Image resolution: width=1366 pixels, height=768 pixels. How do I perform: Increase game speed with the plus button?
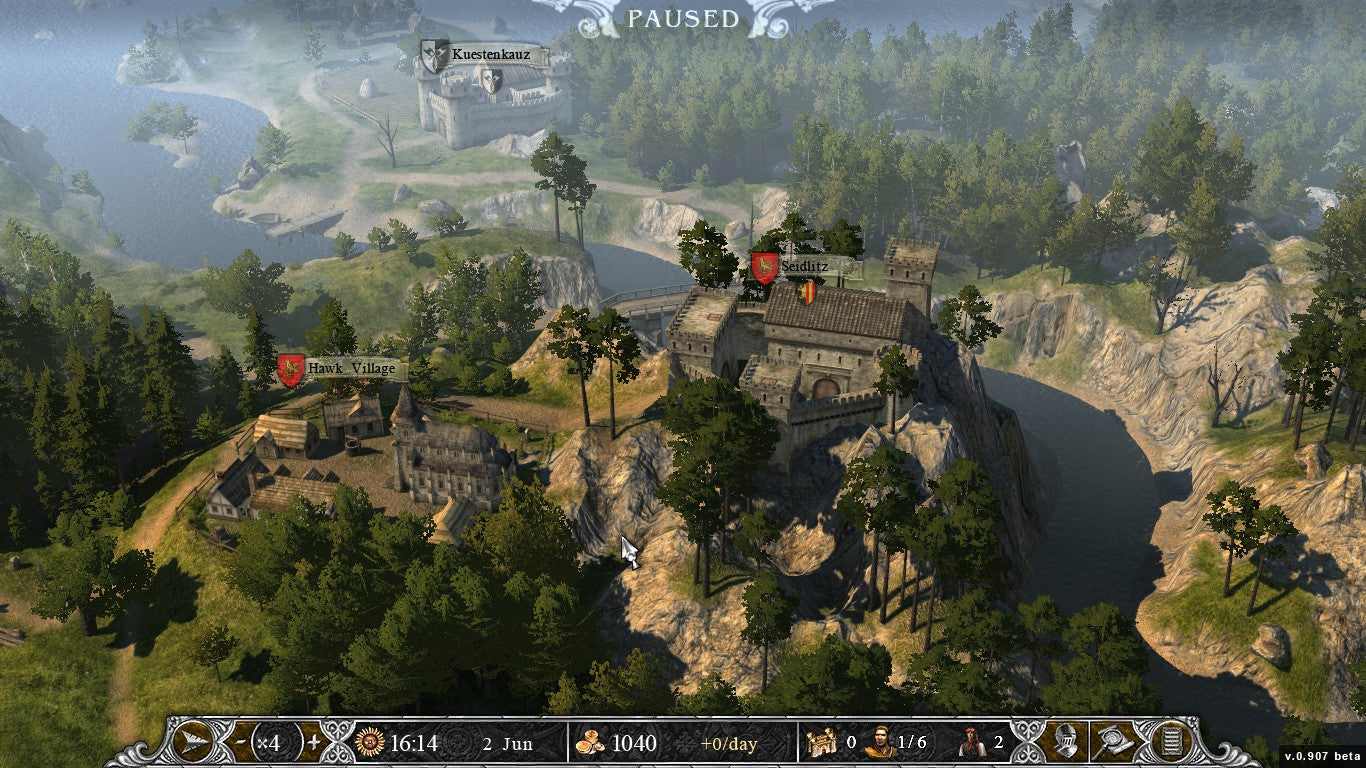click(x=313, y=743)
